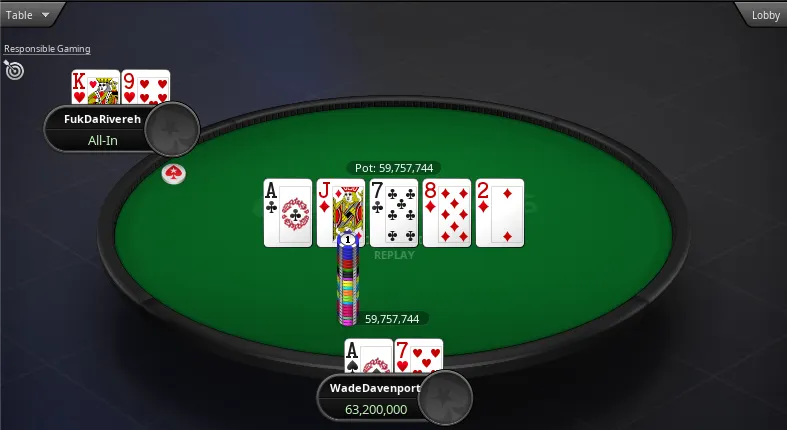
Task: Click WadeDavenport's avatar circle
Action: (445, 398)
